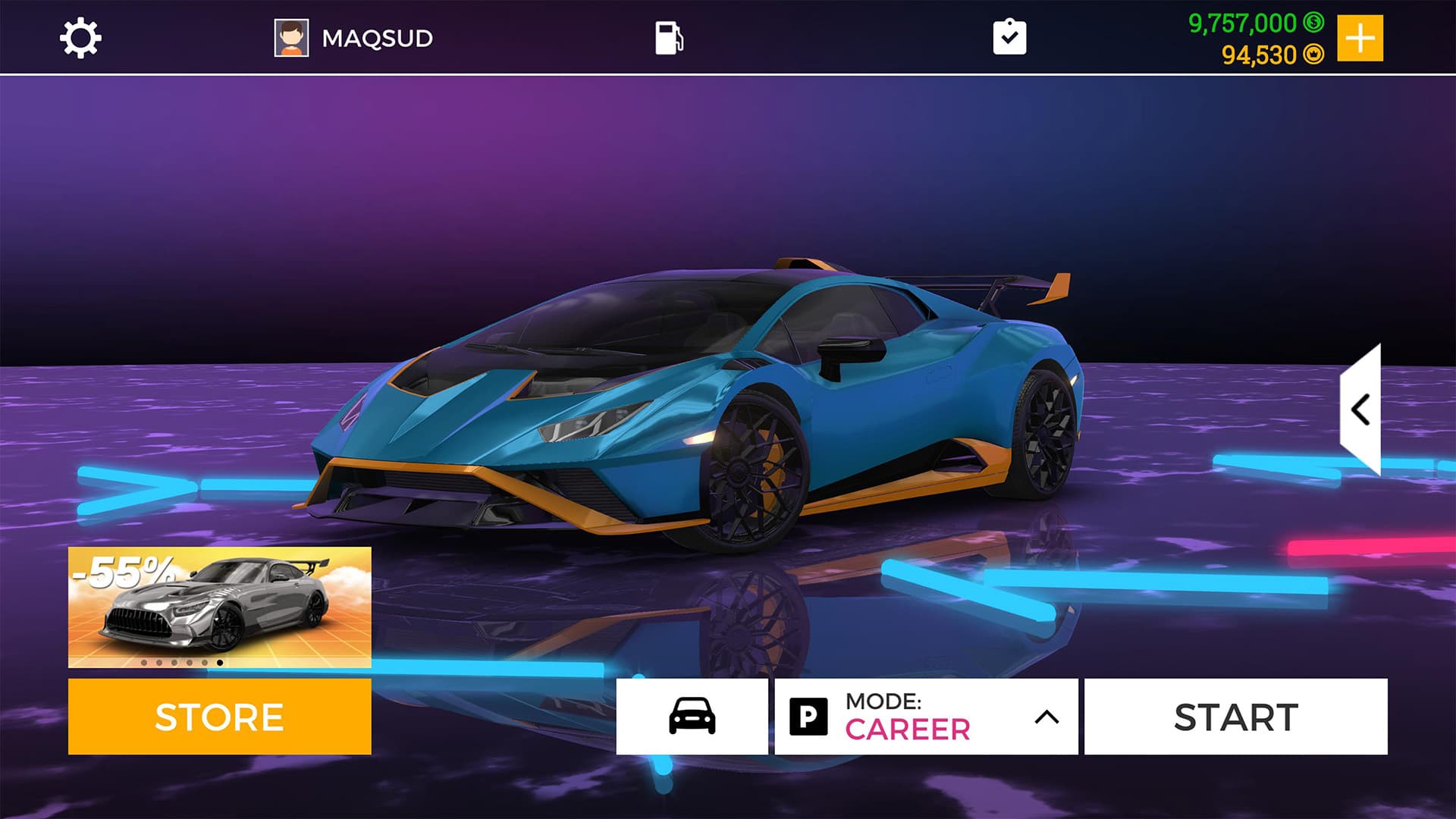Select the active carousel dot under the banner
Viewport: 1456px width, 819px height.
click(220, 664)
